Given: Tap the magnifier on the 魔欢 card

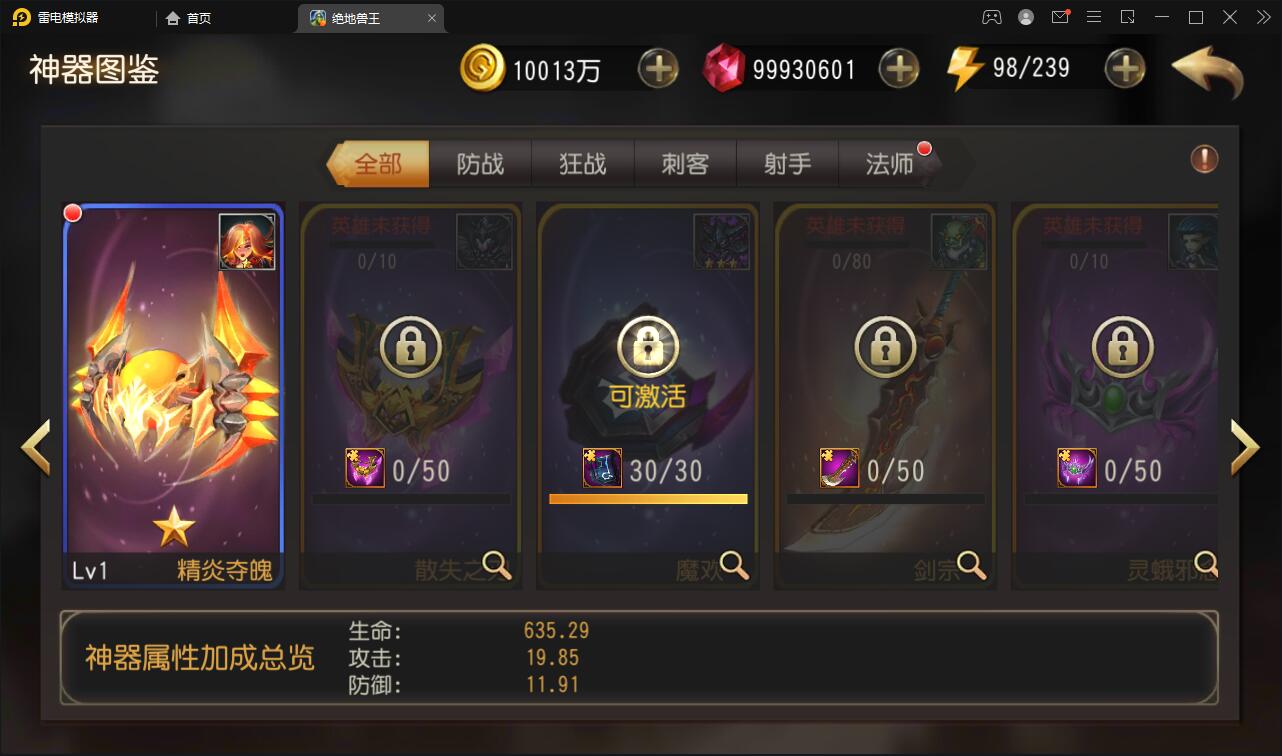Looking at the screenshot, I should (x=736, y=566).
